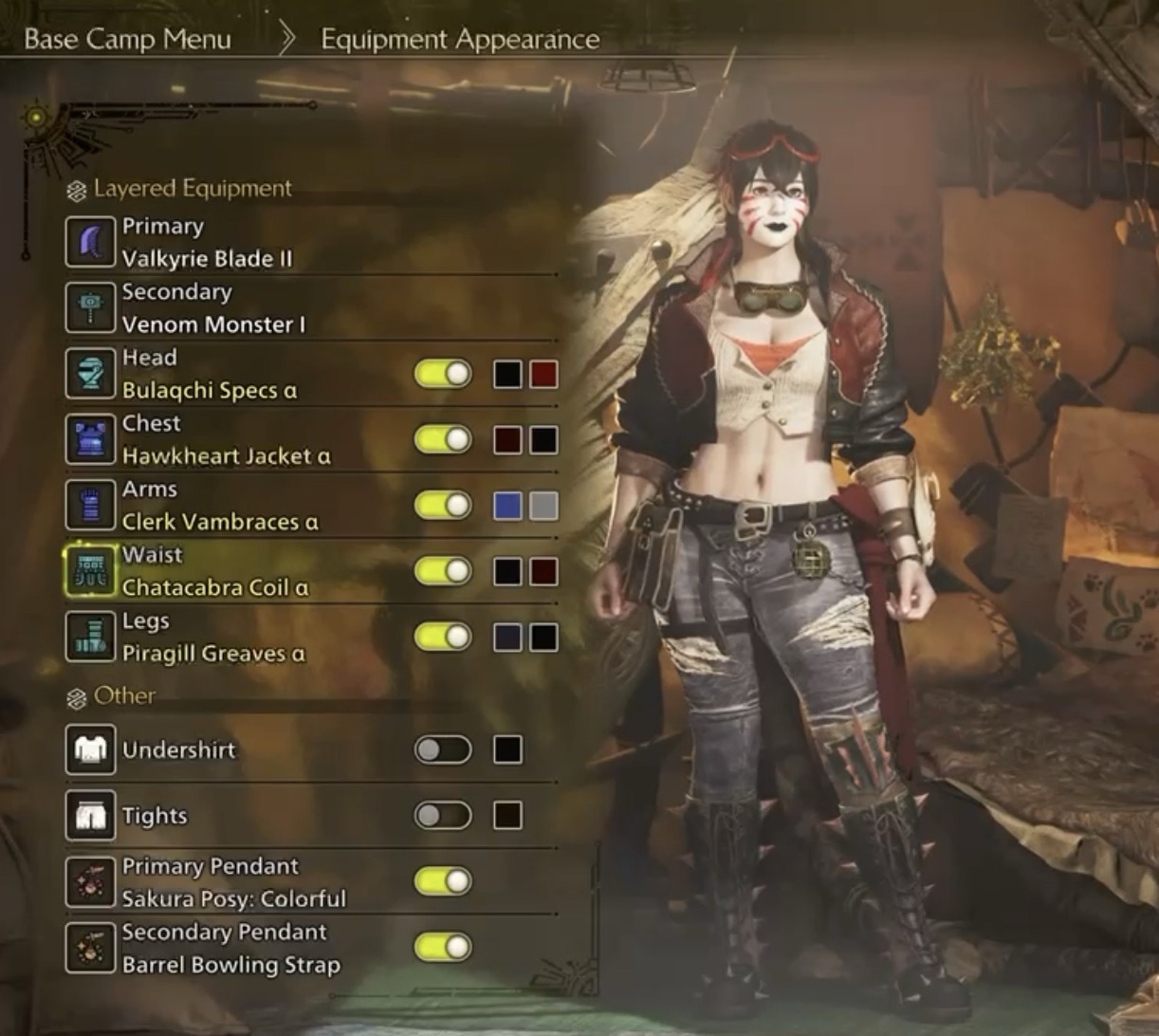
Task: Toggle the Primary Pendant Sakura Posy switch
Action: pyautogui.click(x=443, y=881)
